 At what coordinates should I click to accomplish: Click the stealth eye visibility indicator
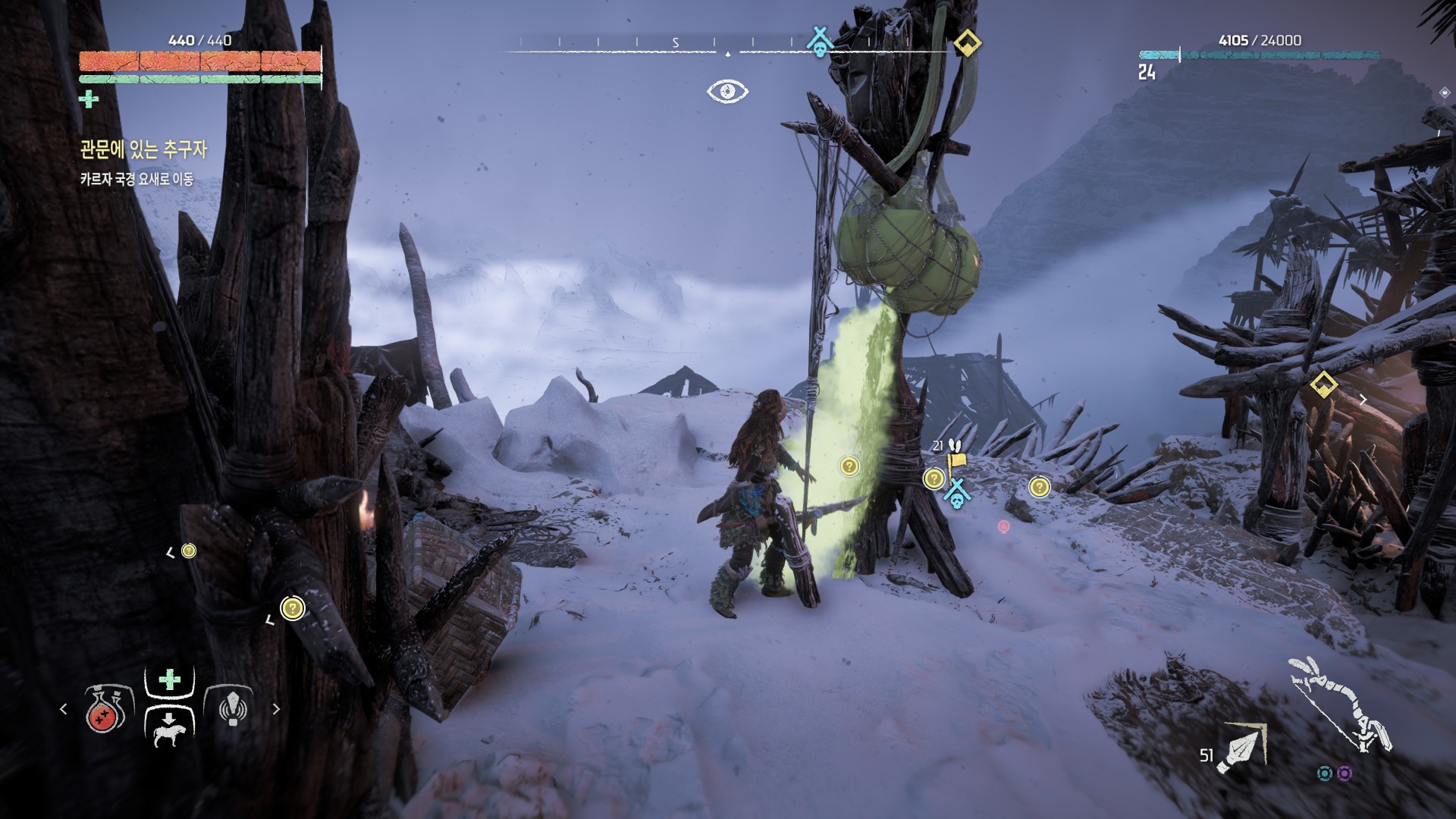pos(727,91)
